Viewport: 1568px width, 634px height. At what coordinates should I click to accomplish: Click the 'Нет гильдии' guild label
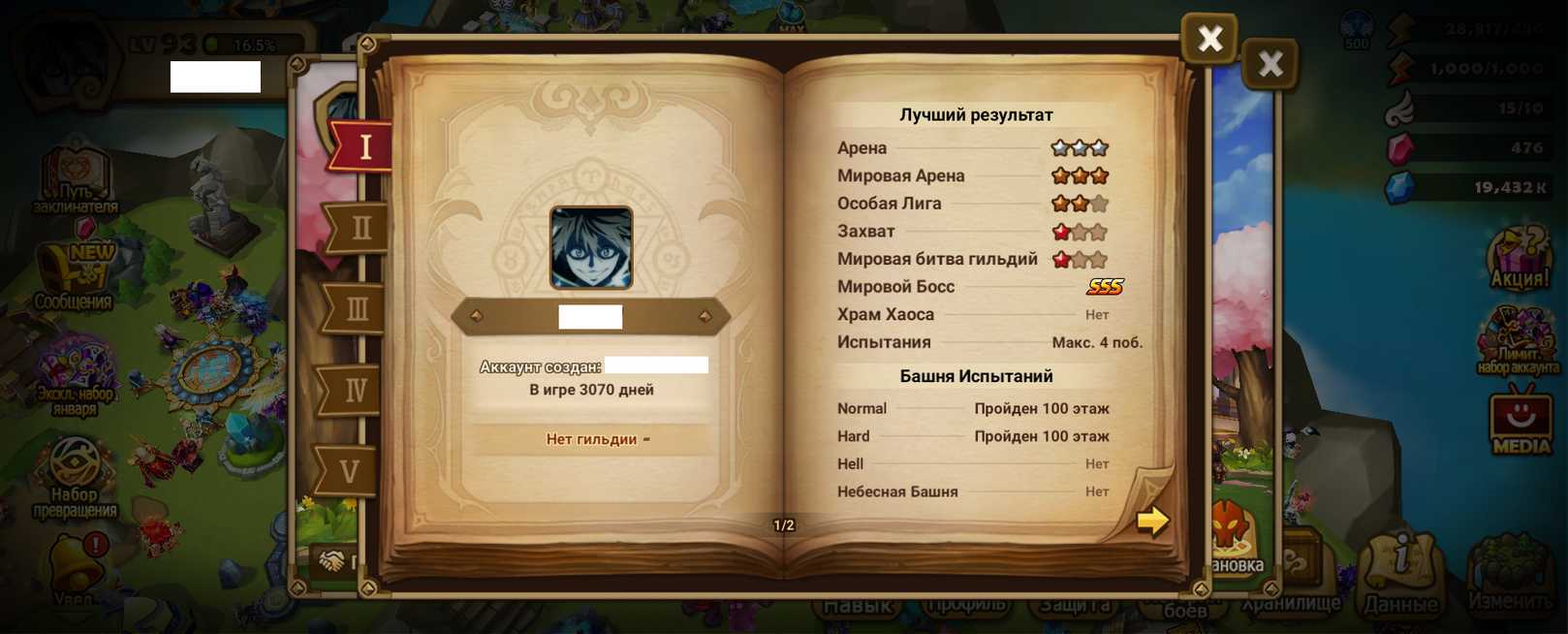pos(592,439)
